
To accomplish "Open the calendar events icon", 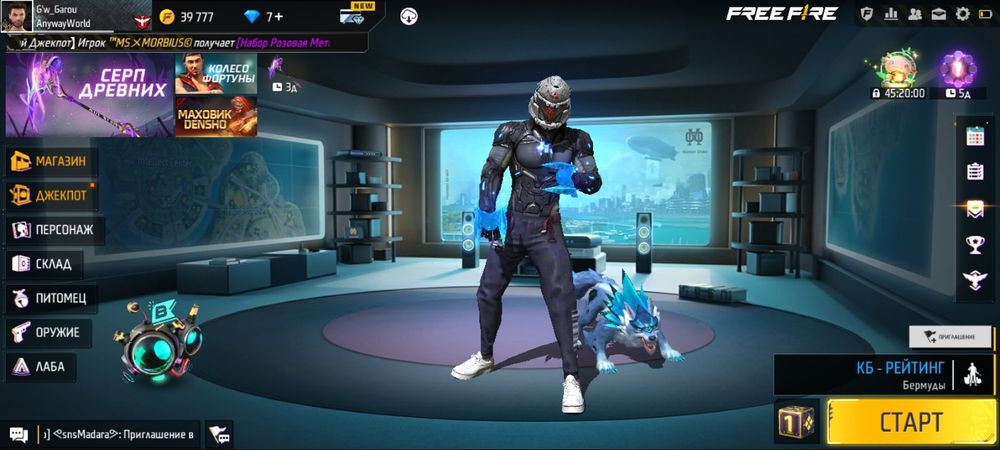I will point(975,137).
